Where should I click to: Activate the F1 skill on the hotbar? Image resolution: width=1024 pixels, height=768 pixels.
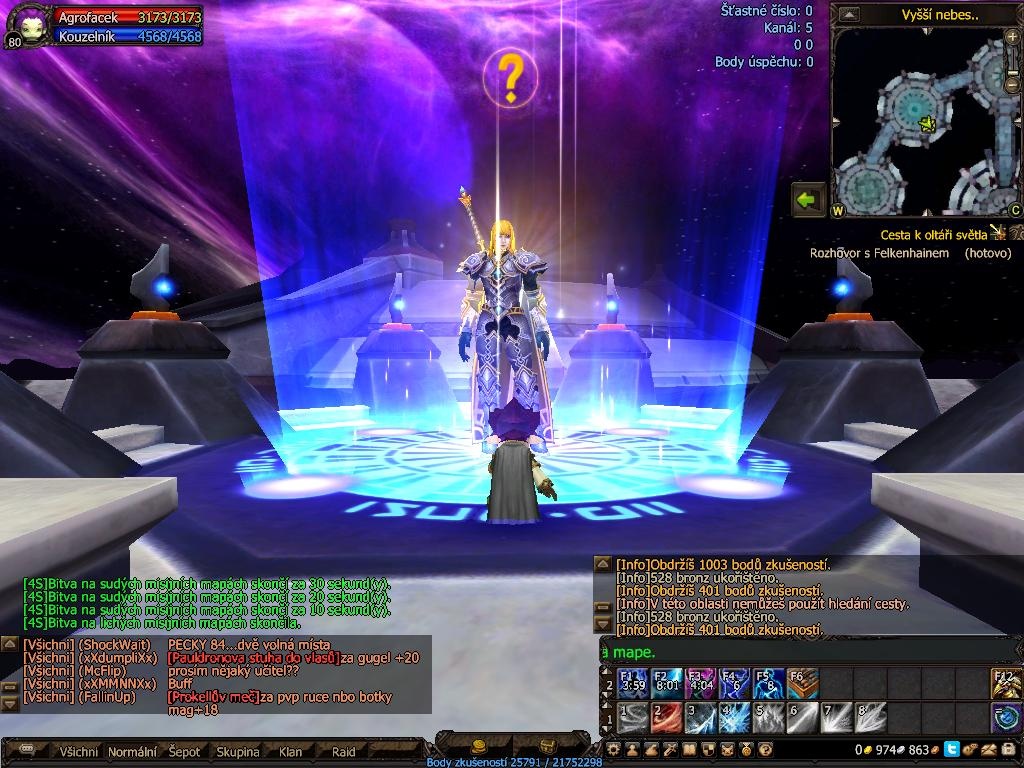tap(634, 684)
